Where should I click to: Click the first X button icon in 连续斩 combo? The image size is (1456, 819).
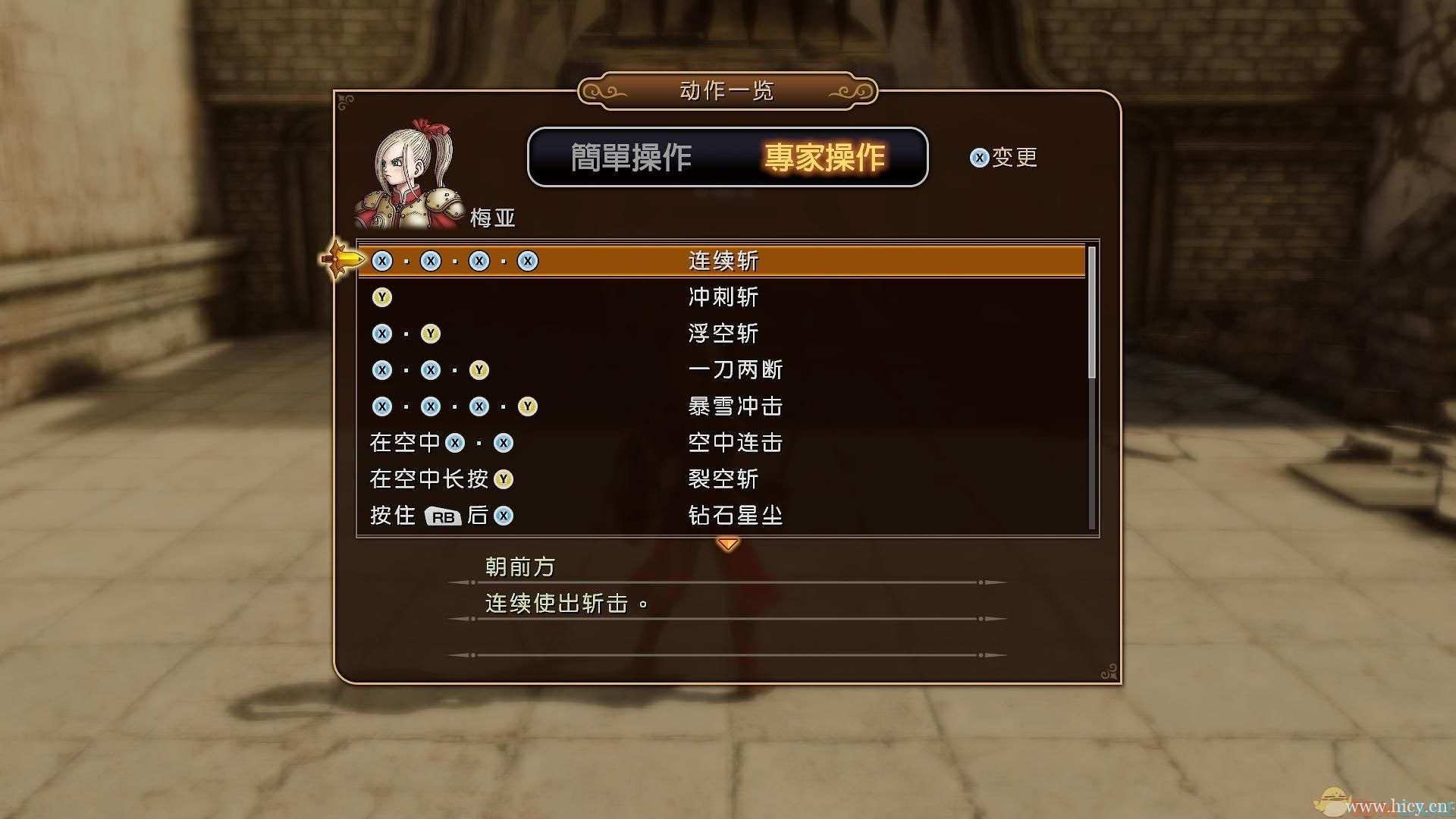381,261
